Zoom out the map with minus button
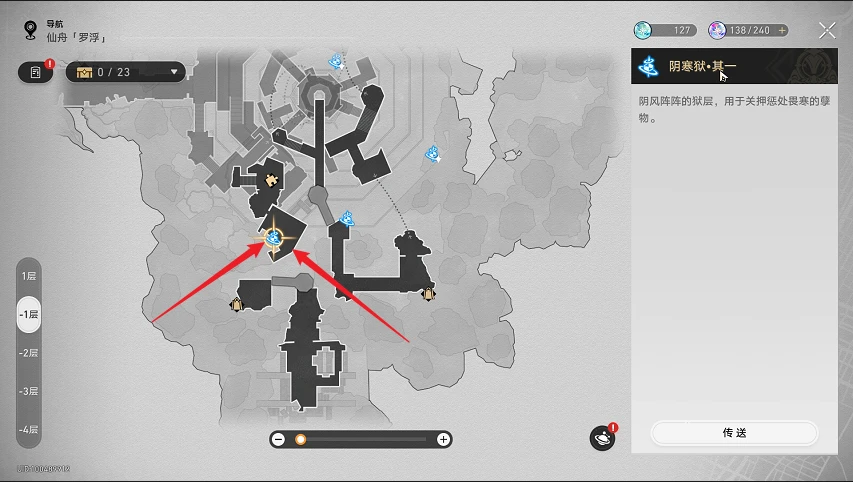853x482 pixels. (x=279, y=439)
